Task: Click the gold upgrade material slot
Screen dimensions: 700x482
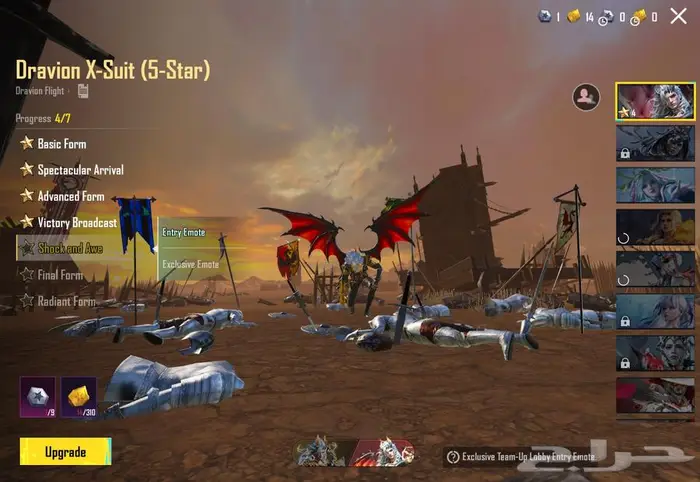Action: tap(79, 396)
